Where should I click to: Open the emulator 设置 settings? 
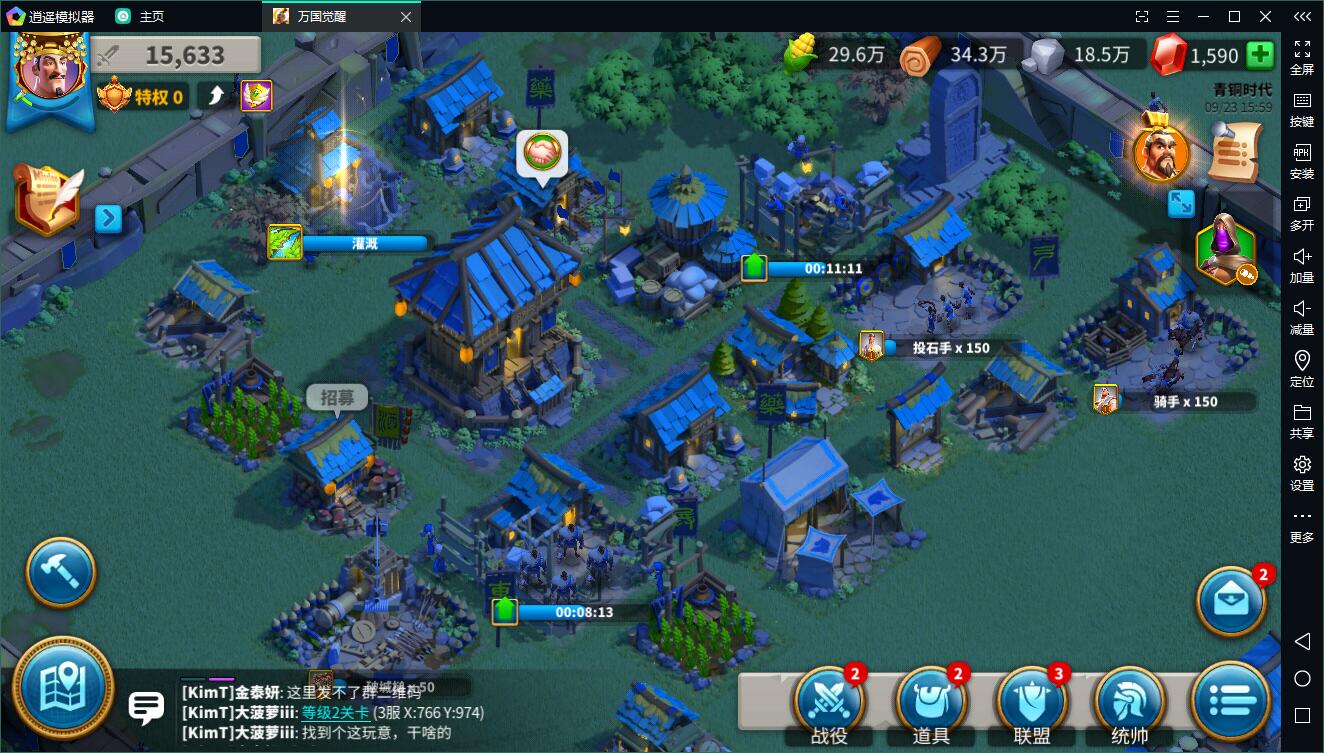point(1302,472)
